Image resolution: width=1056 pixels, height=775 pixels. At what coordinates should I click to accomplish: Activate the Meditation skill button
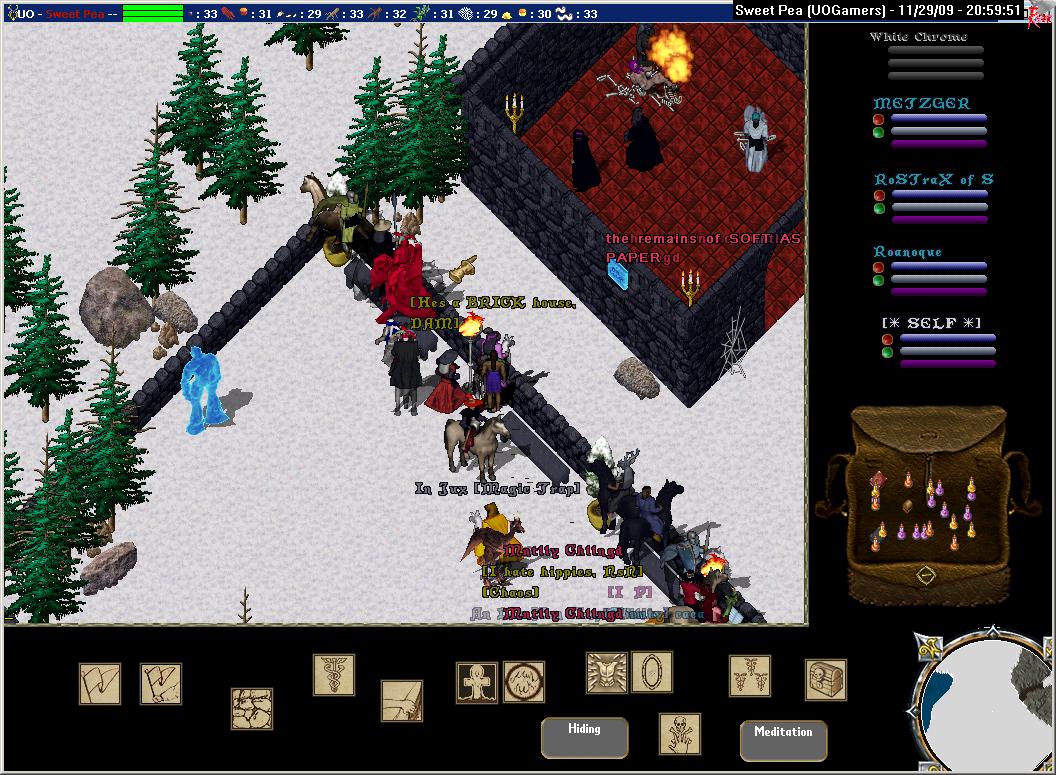[x=783, y=740]
